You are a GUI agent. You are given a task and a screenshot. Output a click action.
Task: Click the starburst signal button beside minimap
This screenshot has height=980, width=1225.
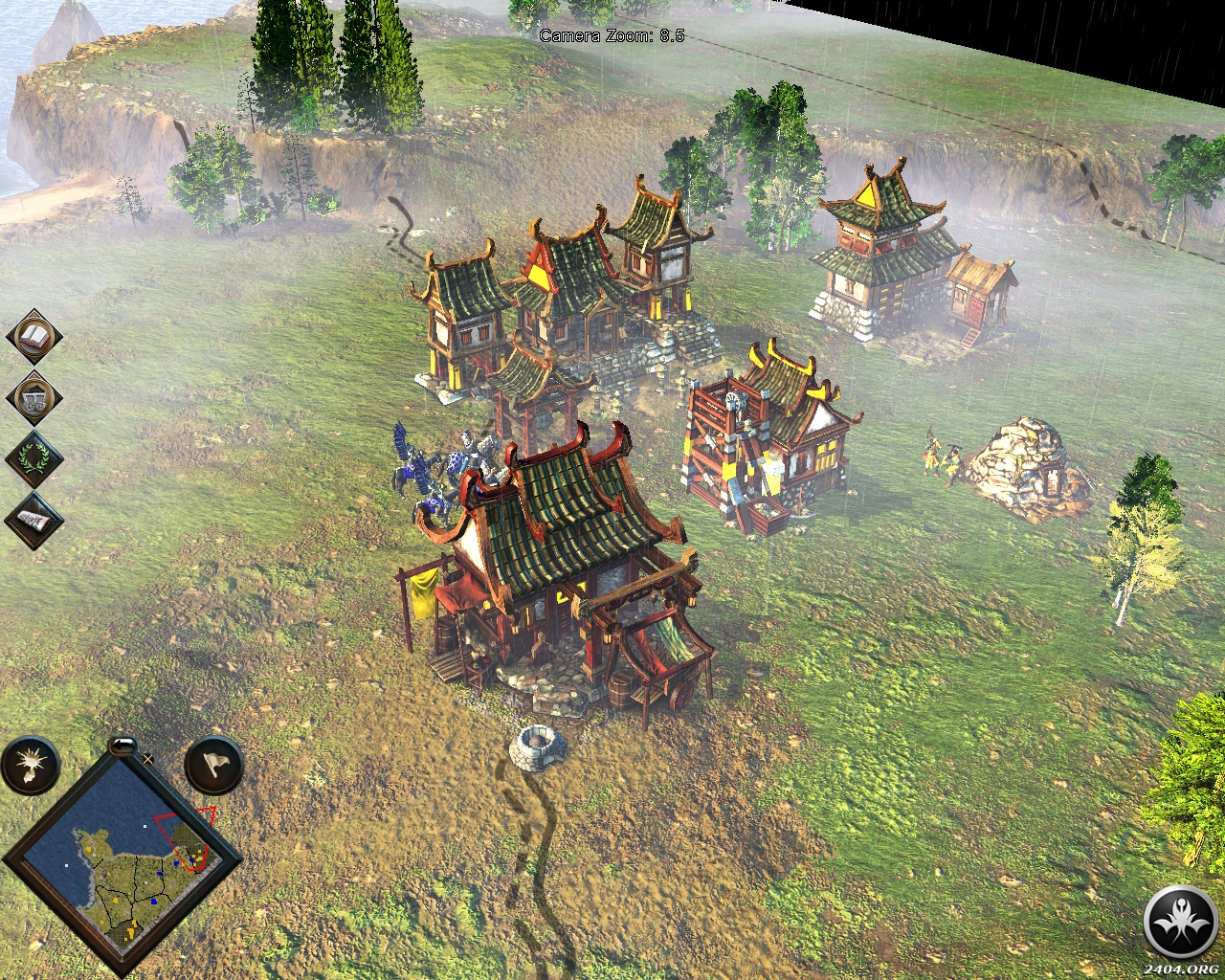click(30, 766)
